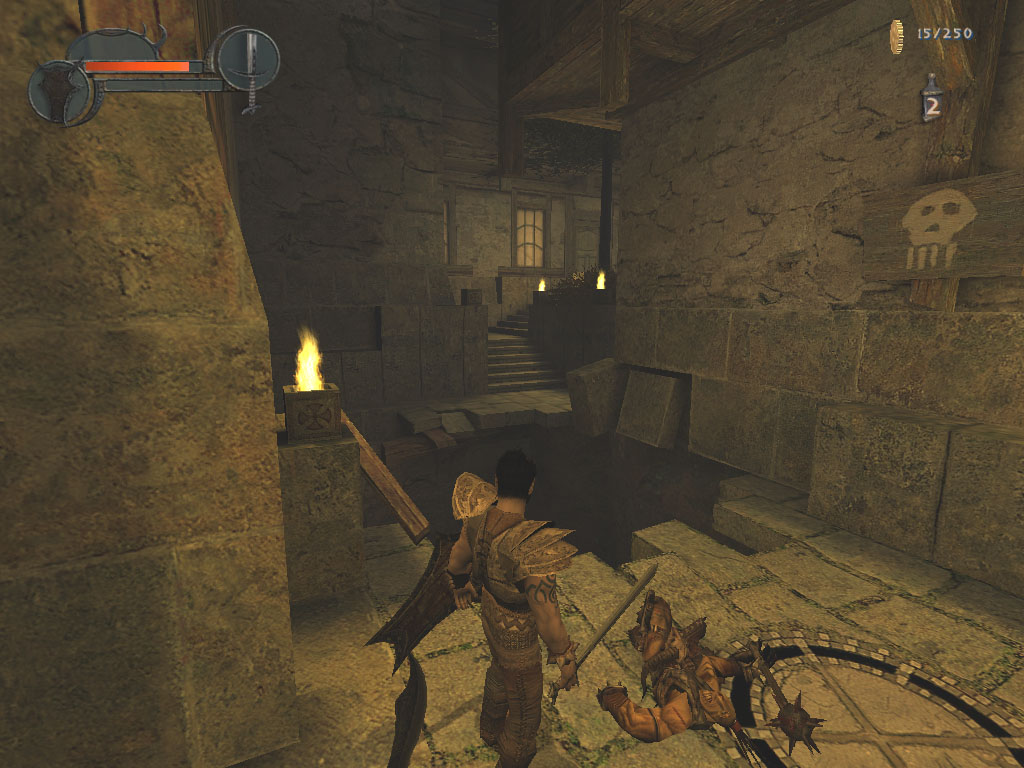Click the gold coin icon

point(898,35)
